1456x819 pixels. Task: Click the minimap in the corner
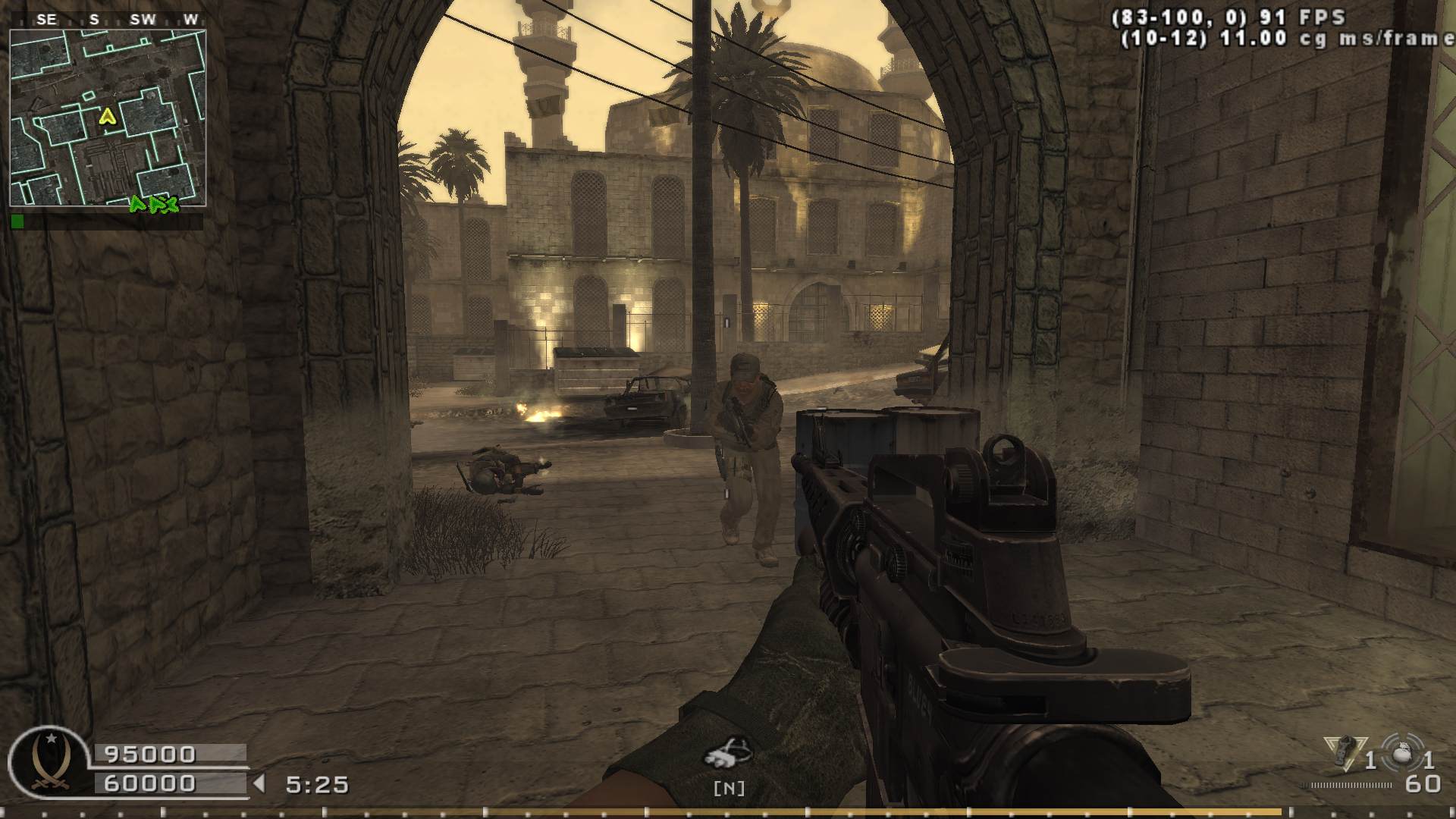[108, 118]
